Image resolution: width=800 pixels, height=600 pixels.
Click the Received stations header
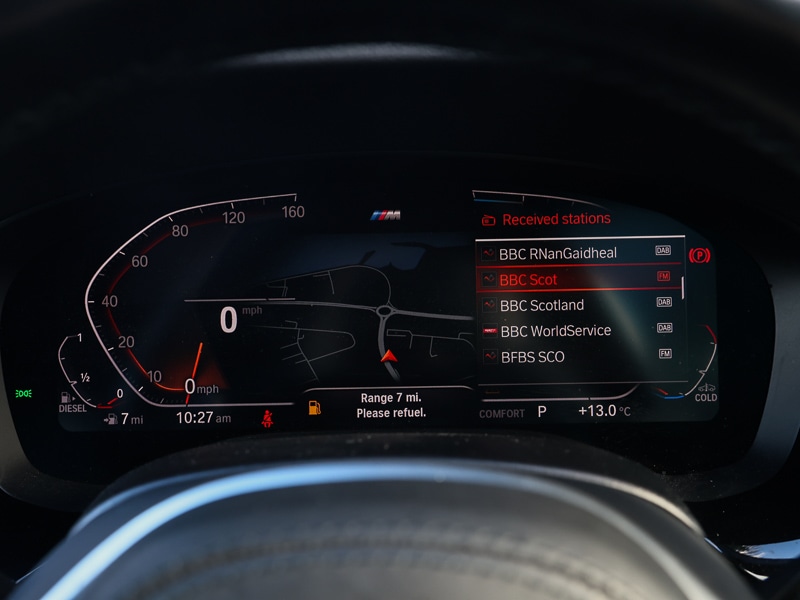(555, 219)
